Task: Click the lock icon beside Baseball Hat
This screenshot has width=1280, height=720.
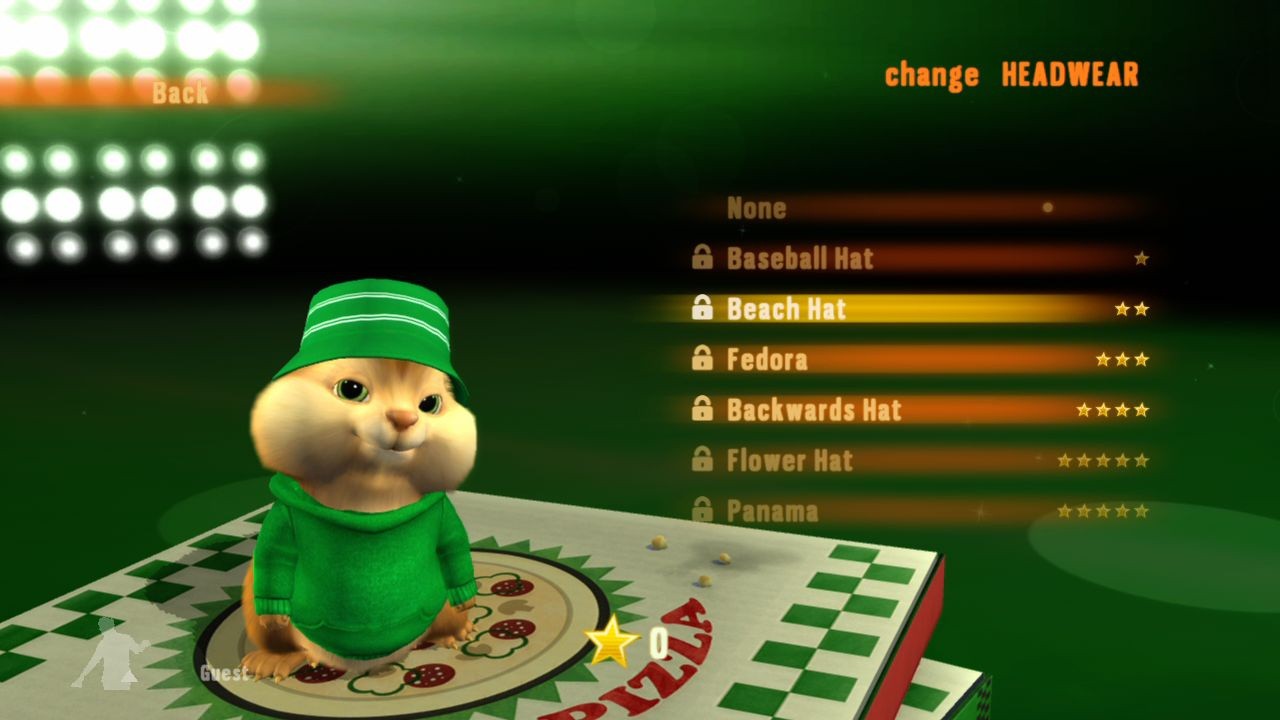Action: click(703, 258)
